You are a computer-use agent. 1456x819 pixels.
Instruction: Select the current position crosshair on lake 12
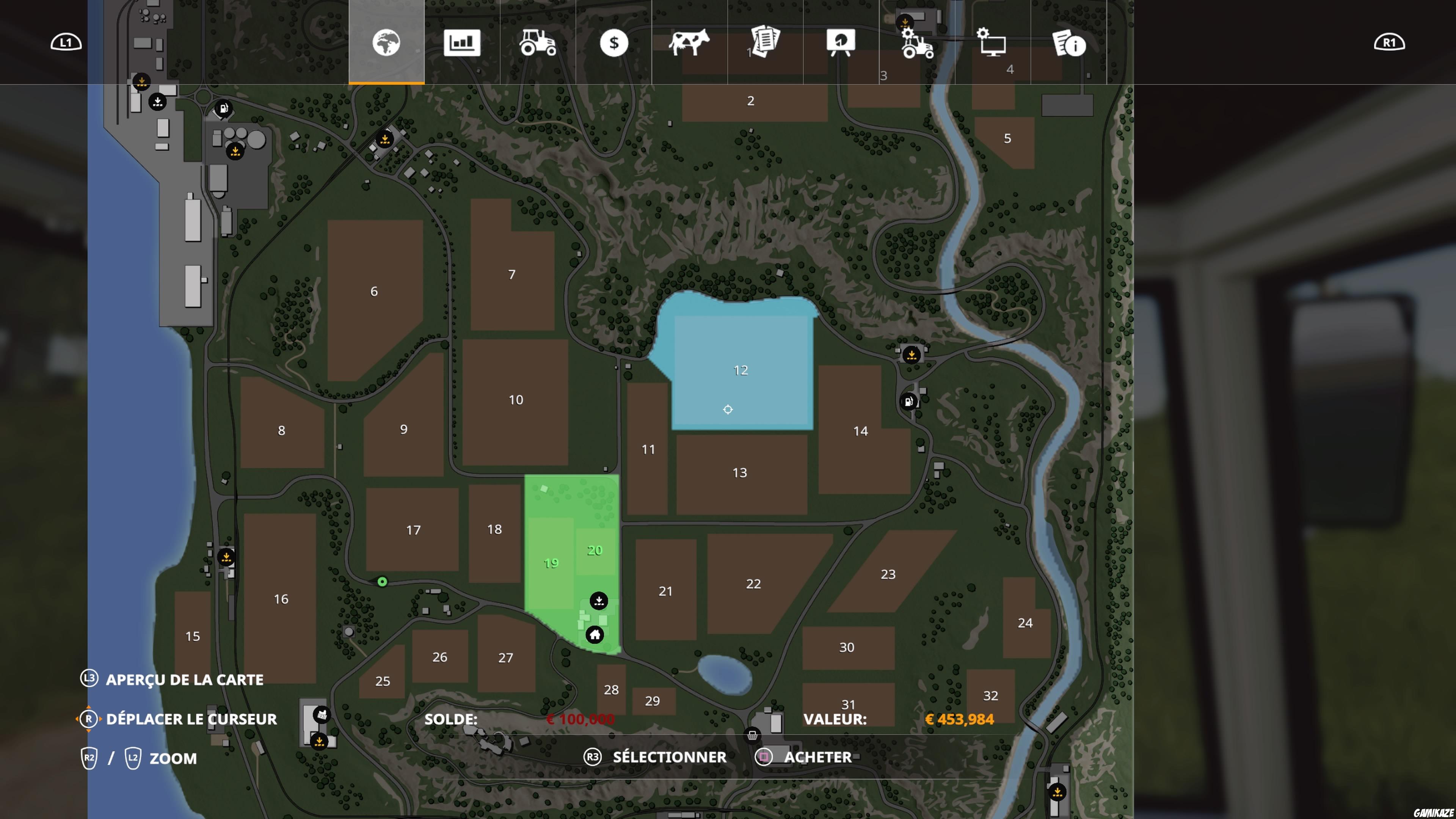click(728, 409)
